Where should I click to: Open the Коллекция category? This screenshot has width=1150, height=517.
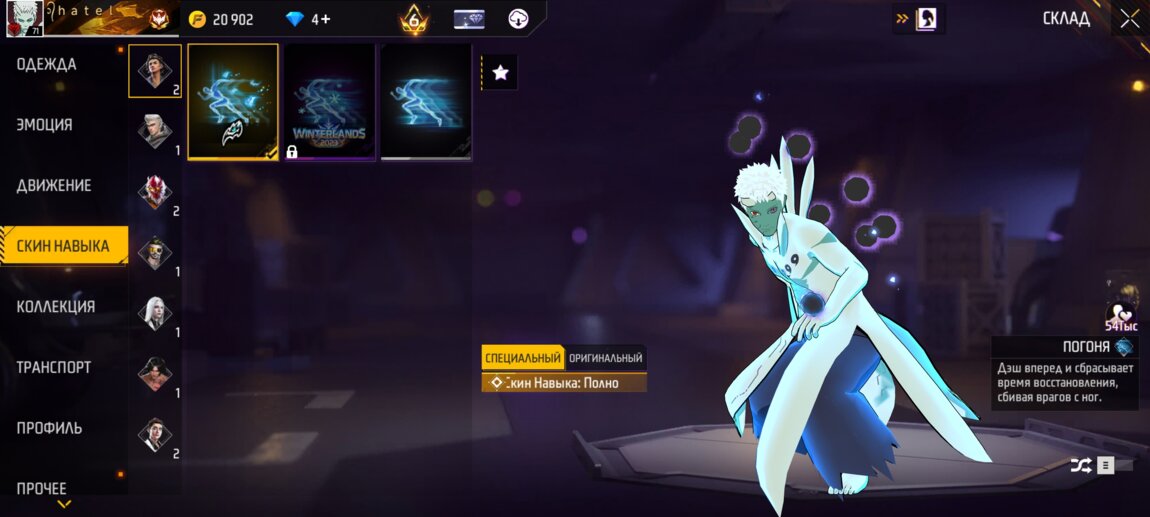coord(56,307)
